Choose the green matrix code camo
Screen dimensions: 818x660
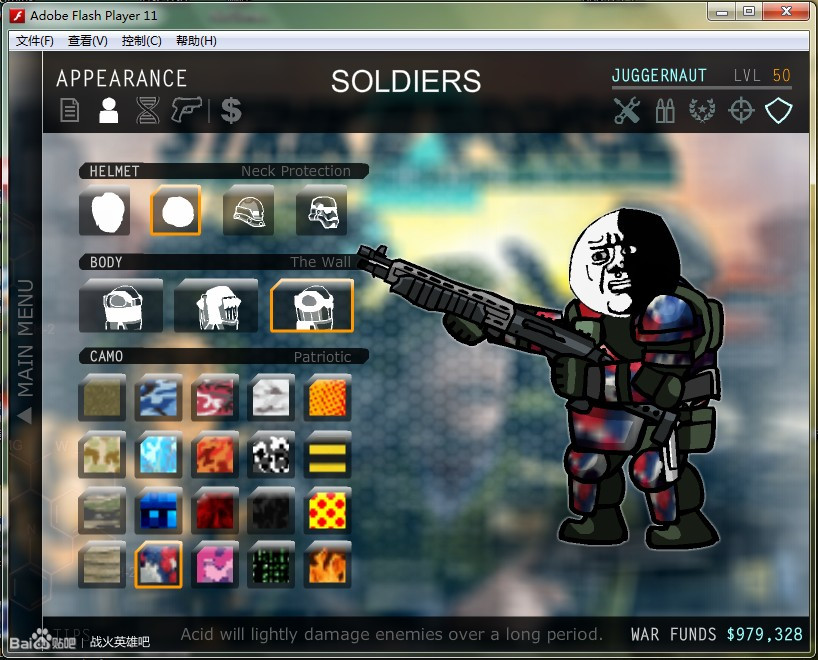tap(271, 565)
